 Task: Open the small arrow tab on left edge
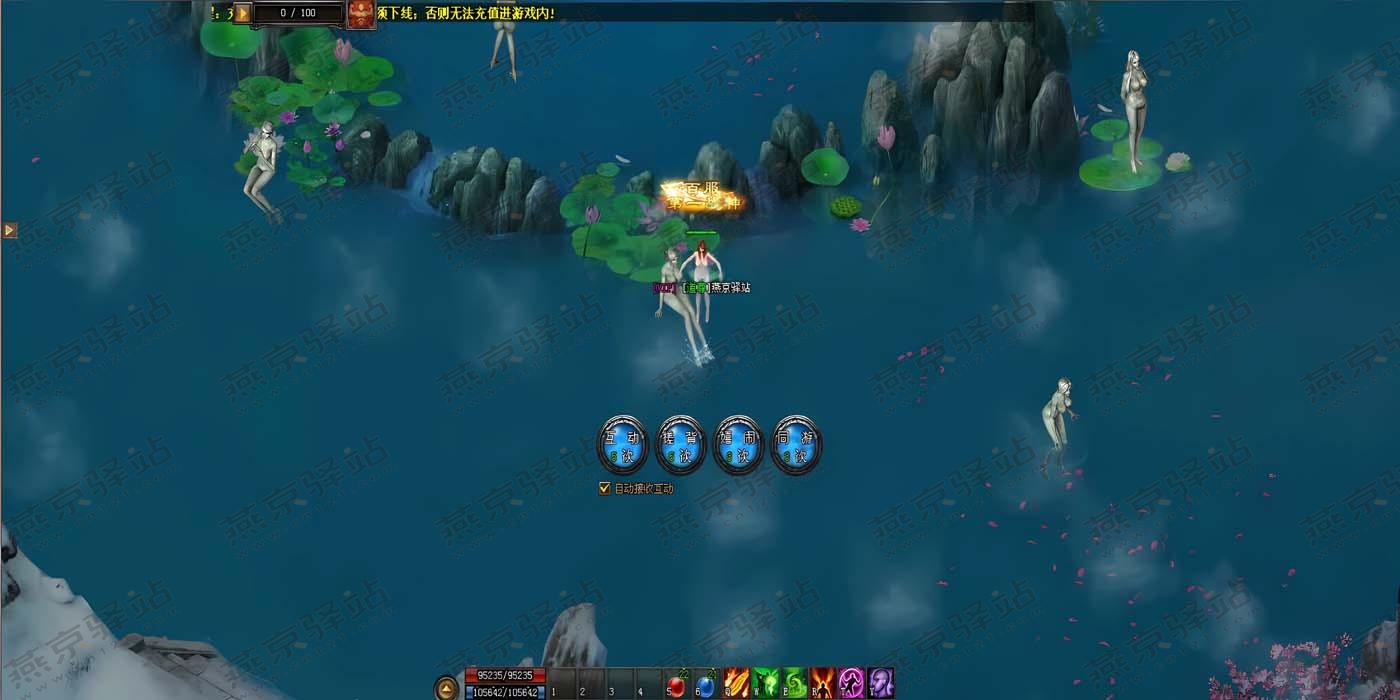coord(9,230)
